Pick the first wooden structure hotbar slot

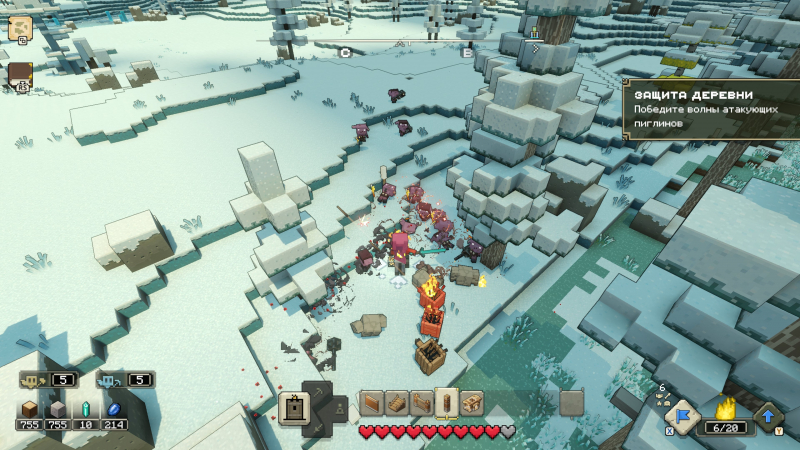click(x=371, y=402)
